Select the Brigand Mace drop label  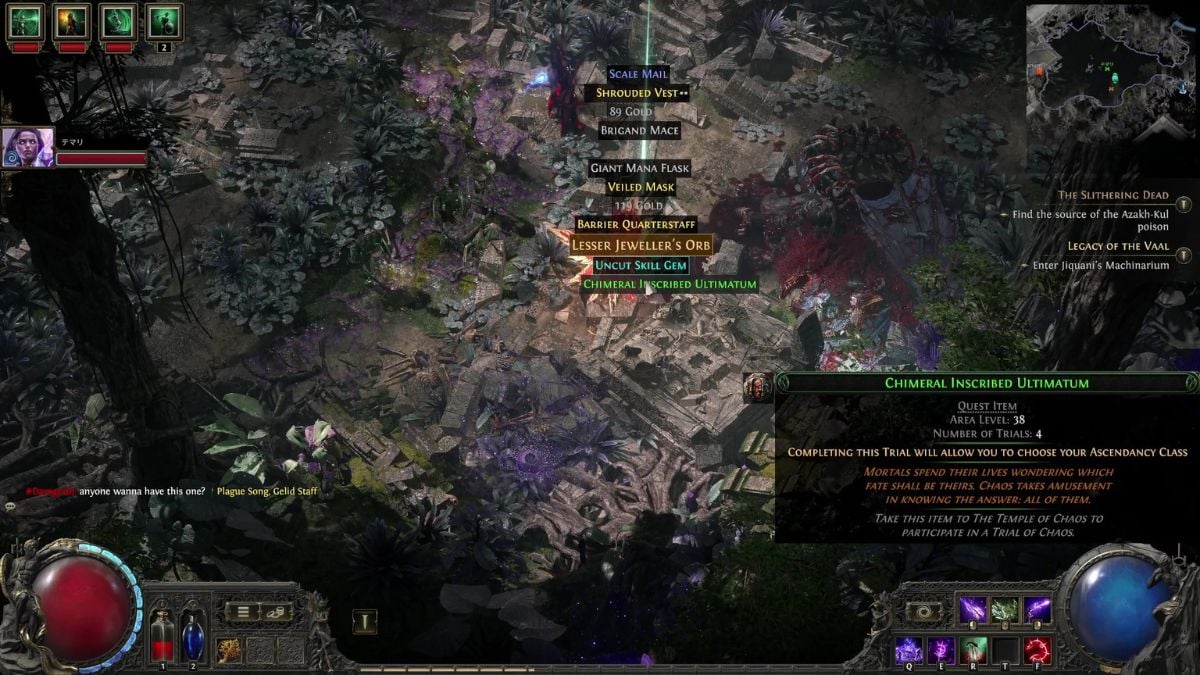pos(640,130)
